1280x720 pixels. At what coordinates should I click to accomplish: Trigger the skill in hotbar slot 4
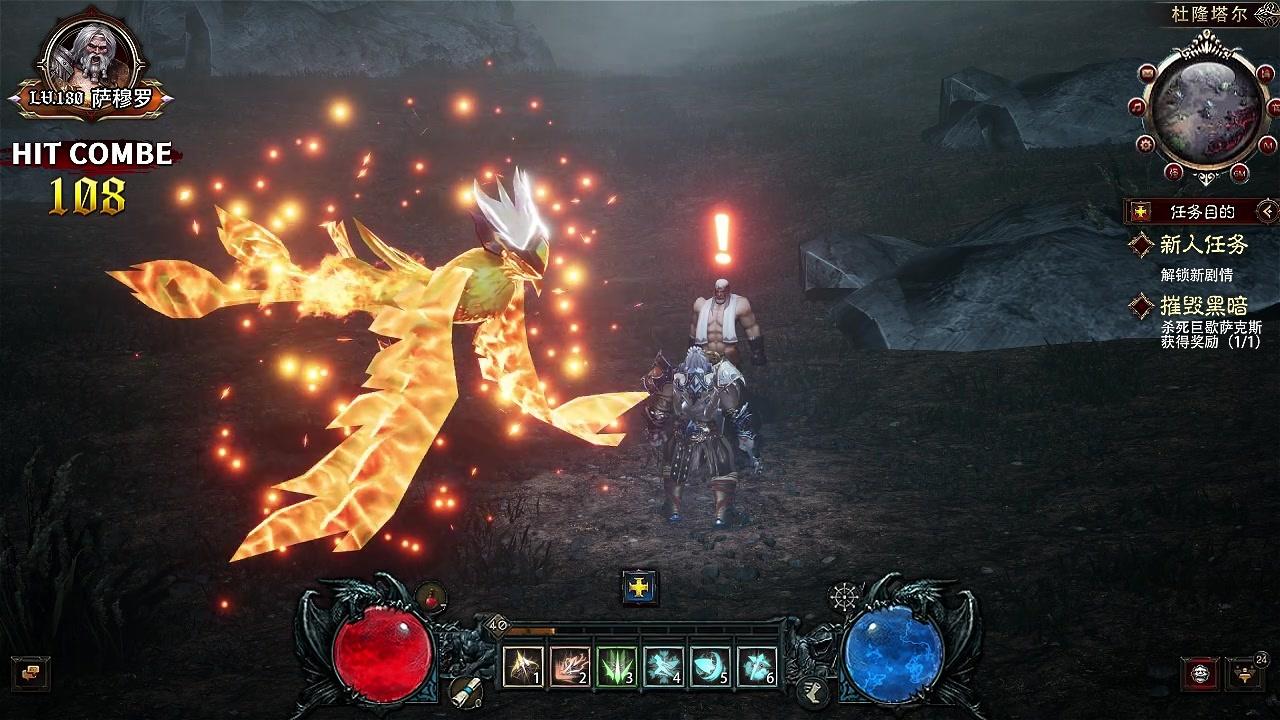pyautogui.click(x=664, y=666)
